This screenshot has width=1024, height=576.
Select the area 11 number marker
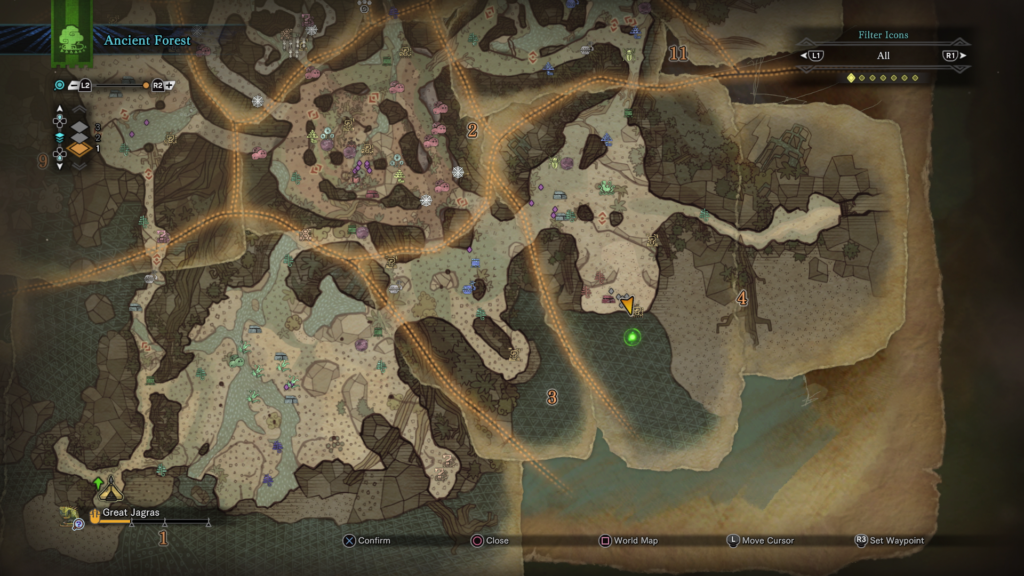pos(679,54)
